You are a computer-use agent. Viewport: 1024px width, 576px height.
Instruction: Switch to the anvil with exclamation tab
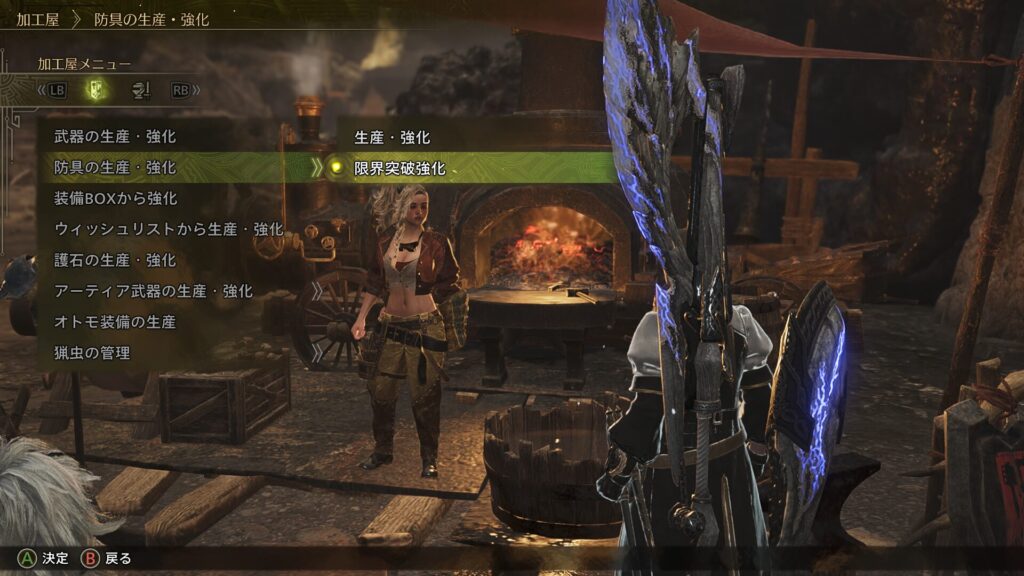[140, 90]
